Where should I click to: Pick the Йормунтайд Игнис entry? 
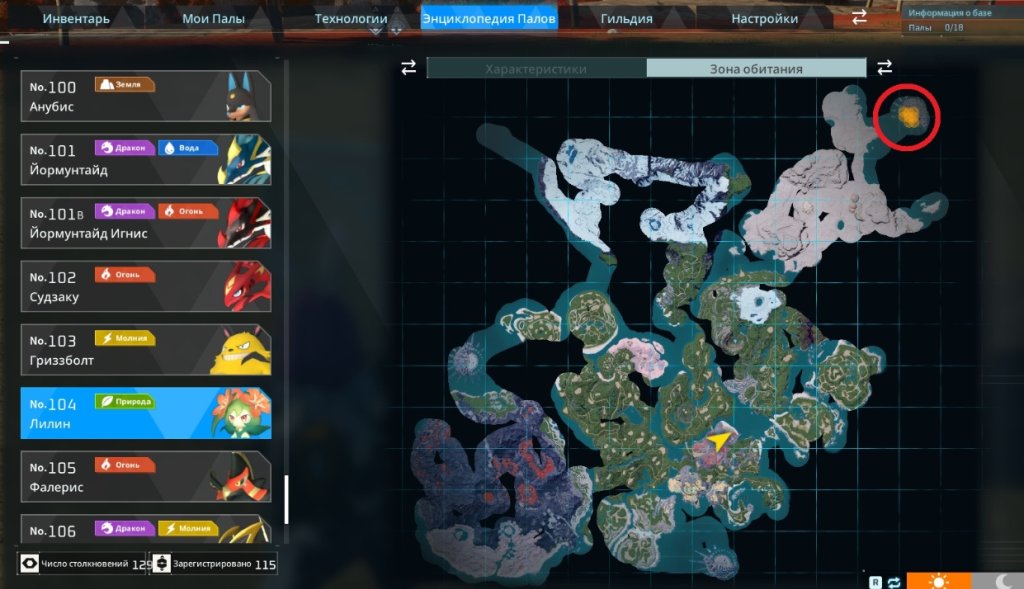point(146,223)
